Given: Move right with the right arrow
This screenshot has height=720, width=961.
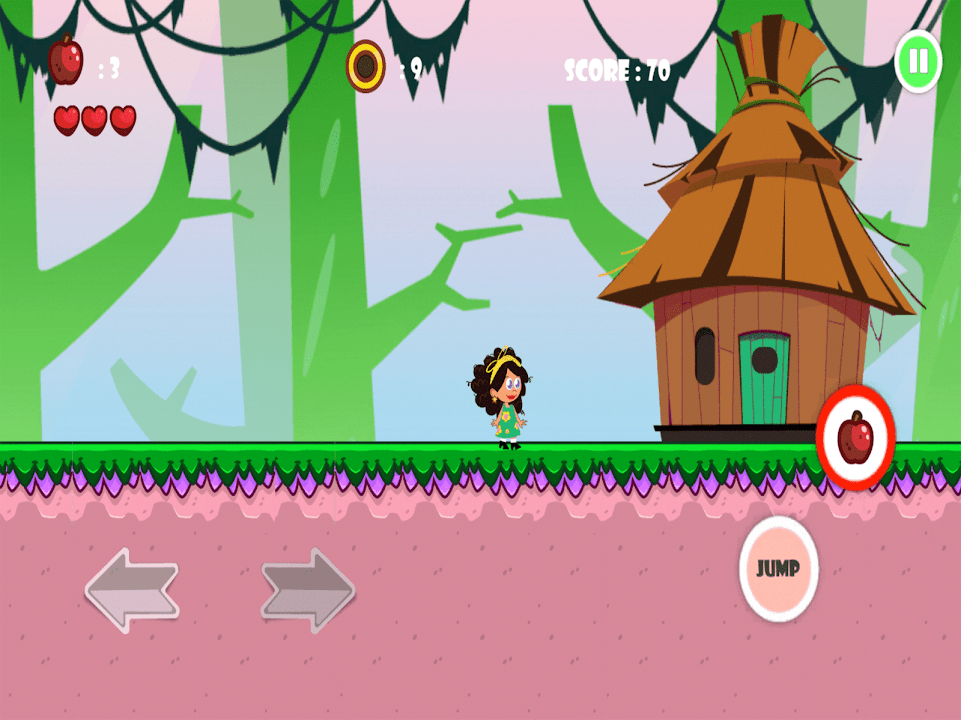Looking at the screenshot, I should (308, 590).
